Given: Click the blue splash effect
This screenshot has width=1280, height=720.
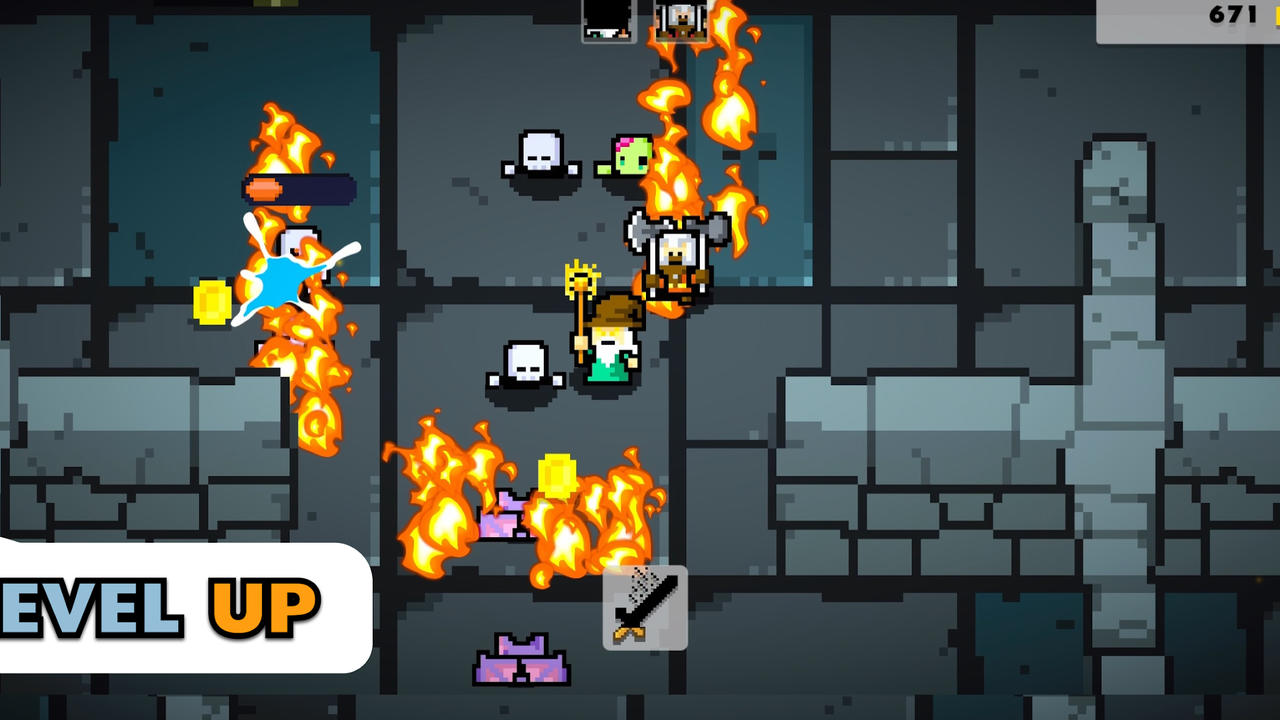Looking at the screenshot, I should tap(285, 280).
